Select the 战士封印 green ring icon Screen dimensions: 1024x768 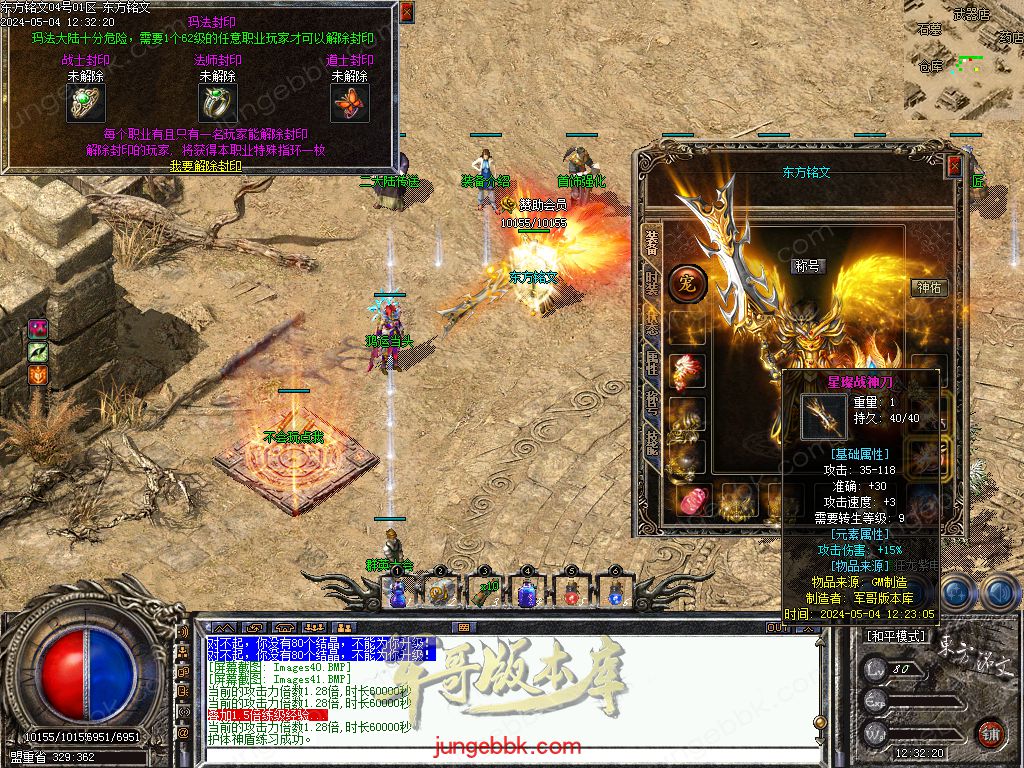(86, 102)
